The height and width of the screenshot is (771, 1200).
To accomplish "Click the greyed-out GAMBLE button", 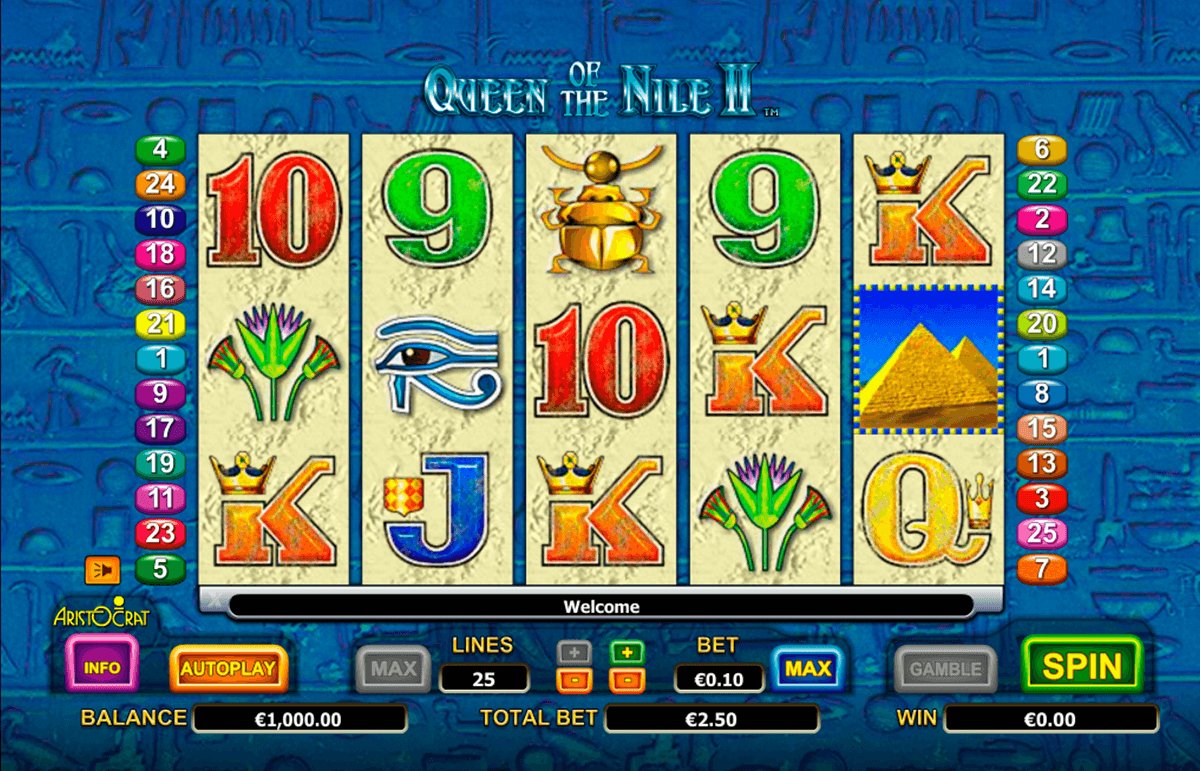I will [x=945, y=668].
